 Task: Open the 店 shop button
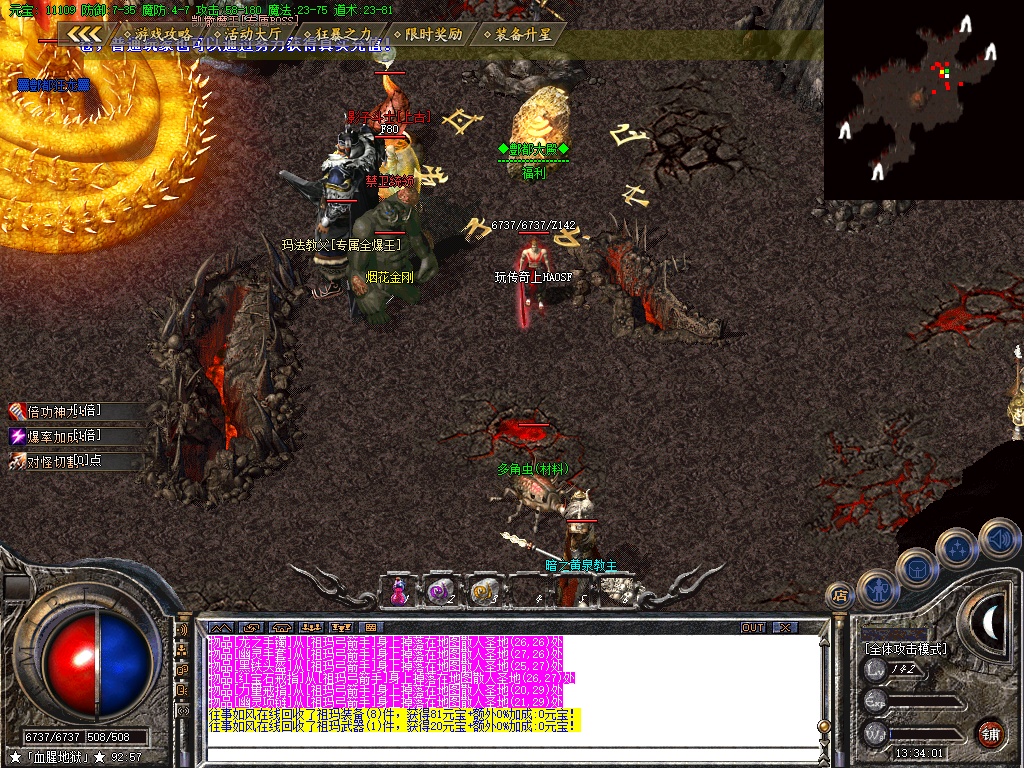tap(840, 595)
